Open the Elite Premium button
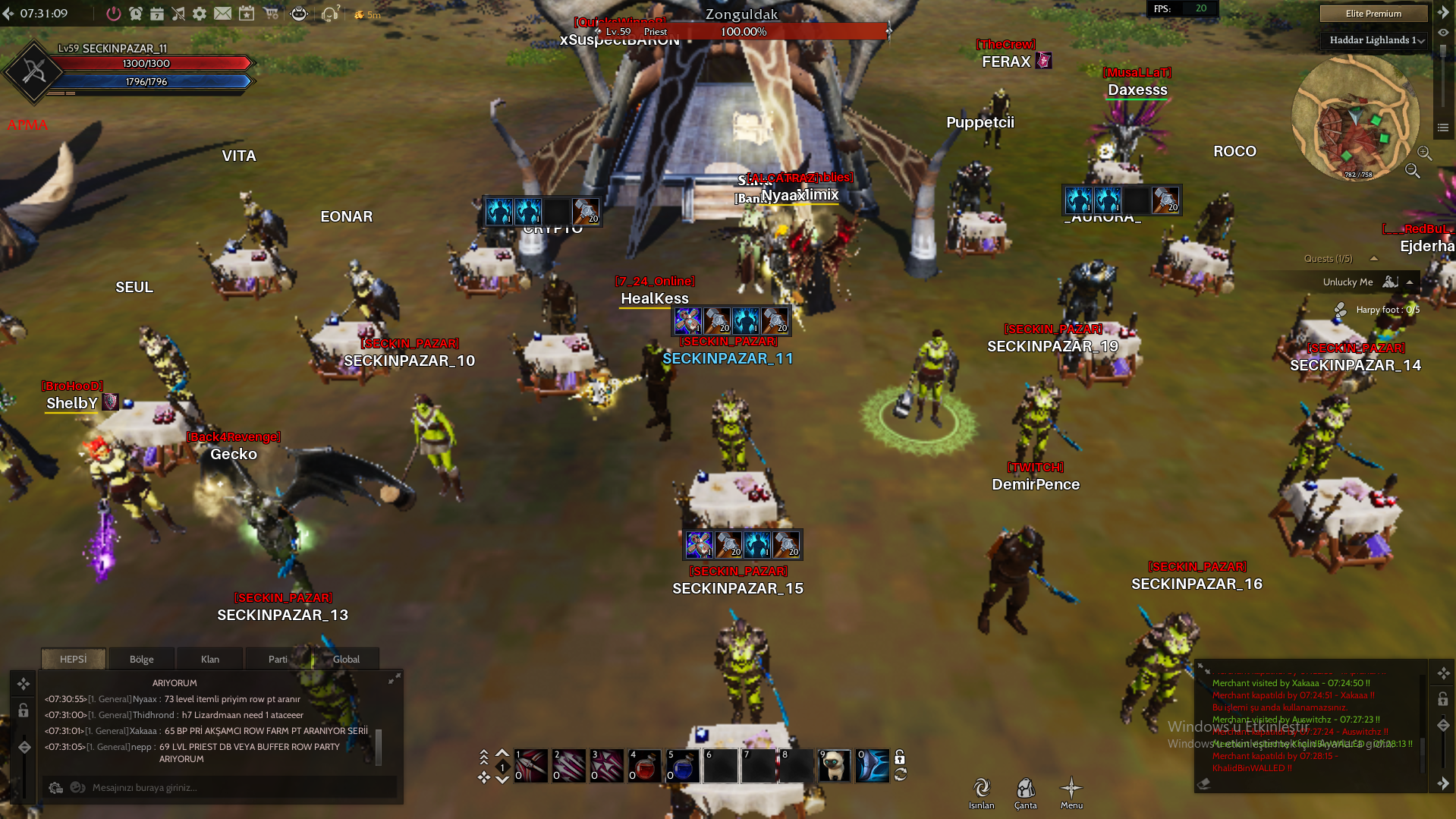 click(x=1373, y=14)
